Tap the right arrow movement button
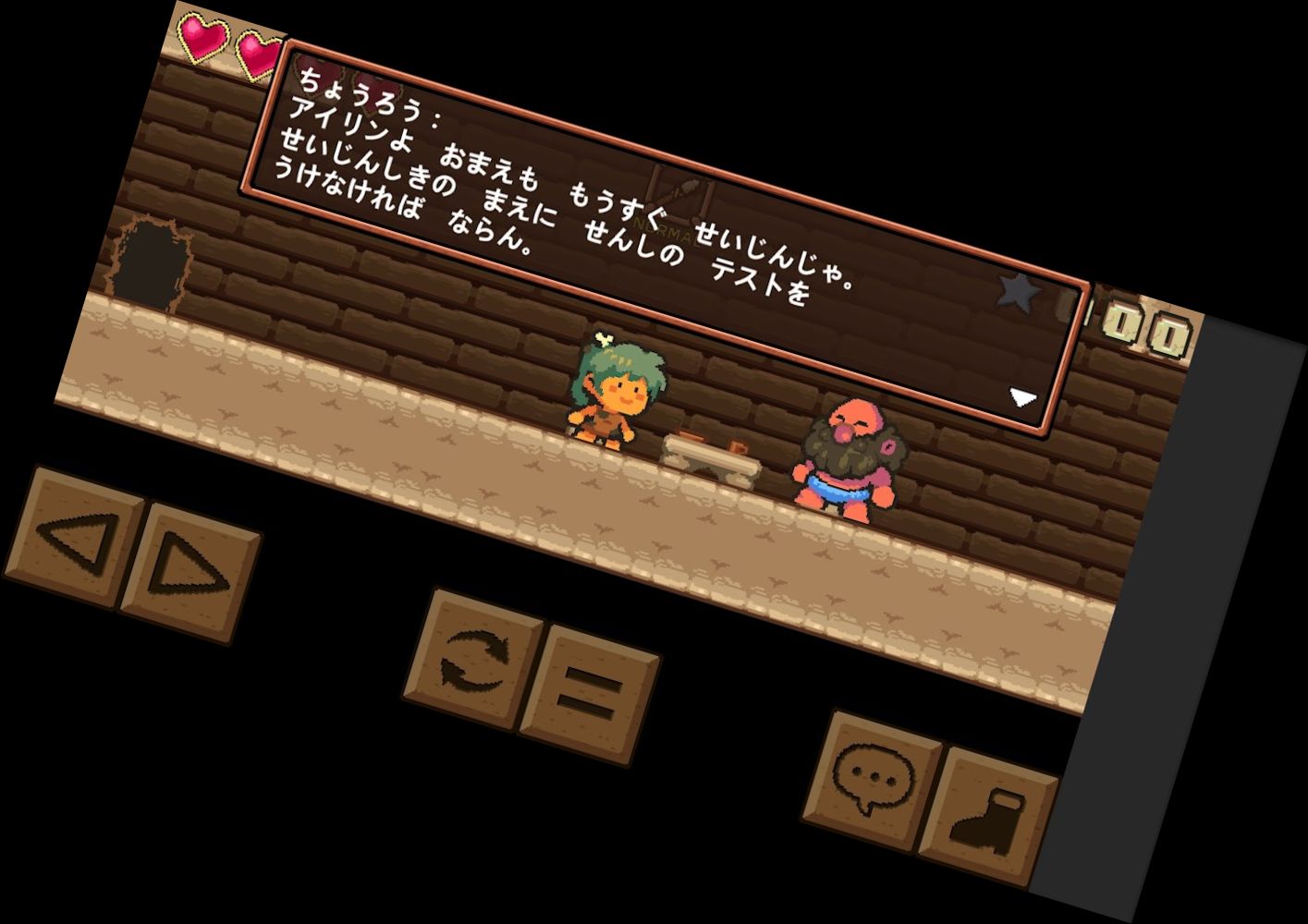The image size is (1308, 924). click(191, 572)
